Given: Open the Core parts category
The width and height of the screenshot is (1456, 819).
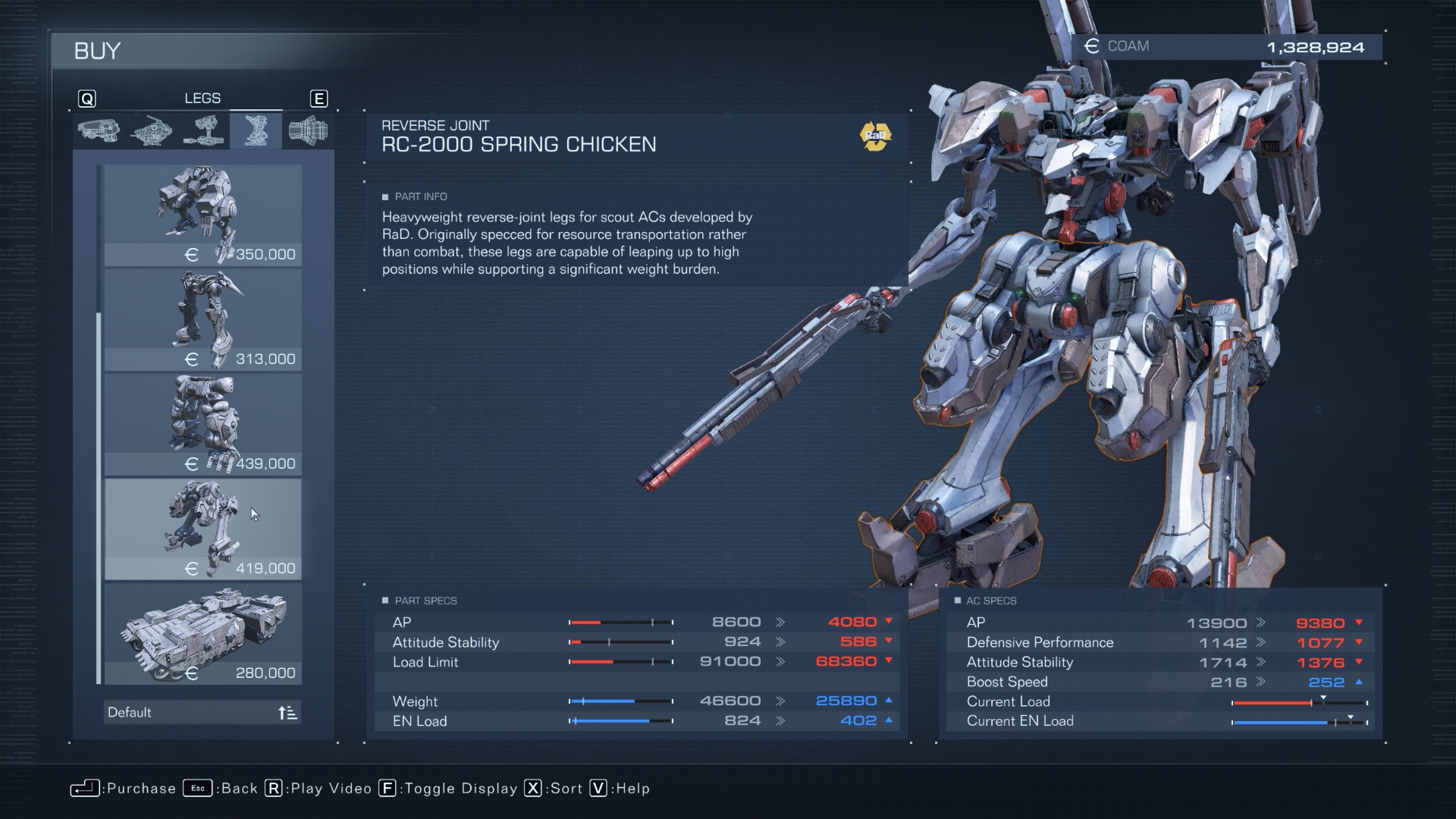Looking at the screenshot, I should (151, 130).
